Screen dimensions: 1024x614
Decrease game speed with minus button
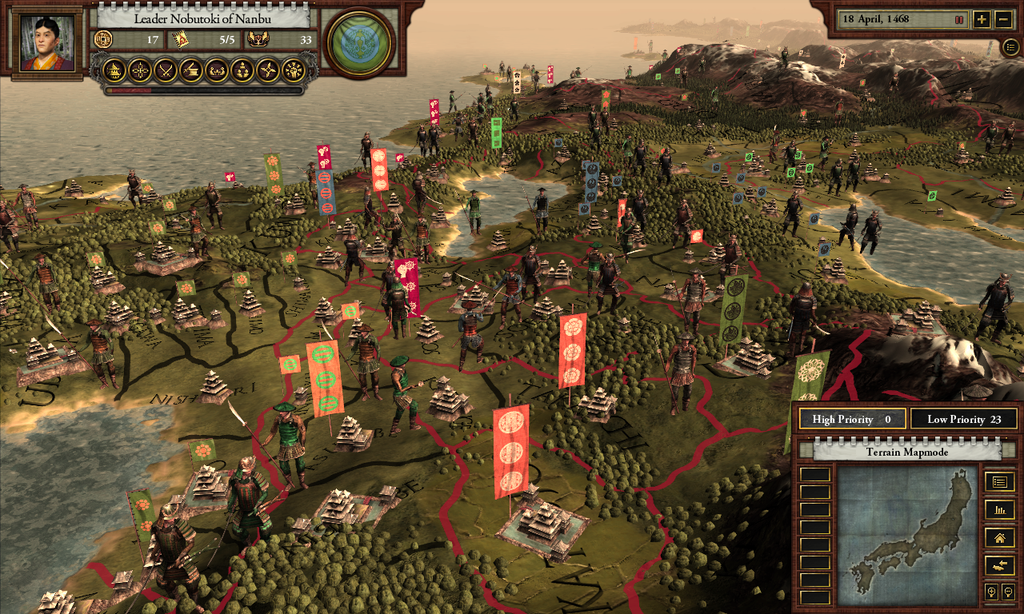(1003, 19)
